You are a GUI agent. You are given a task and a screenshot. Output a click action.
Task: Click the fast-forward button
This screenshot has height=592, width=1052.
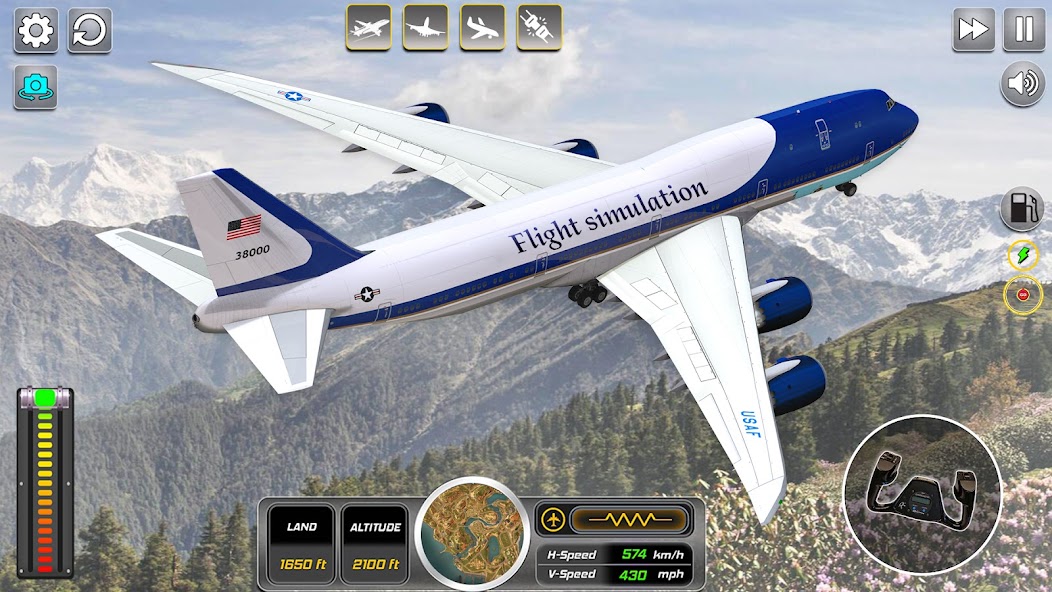click(x=973, y=29)
